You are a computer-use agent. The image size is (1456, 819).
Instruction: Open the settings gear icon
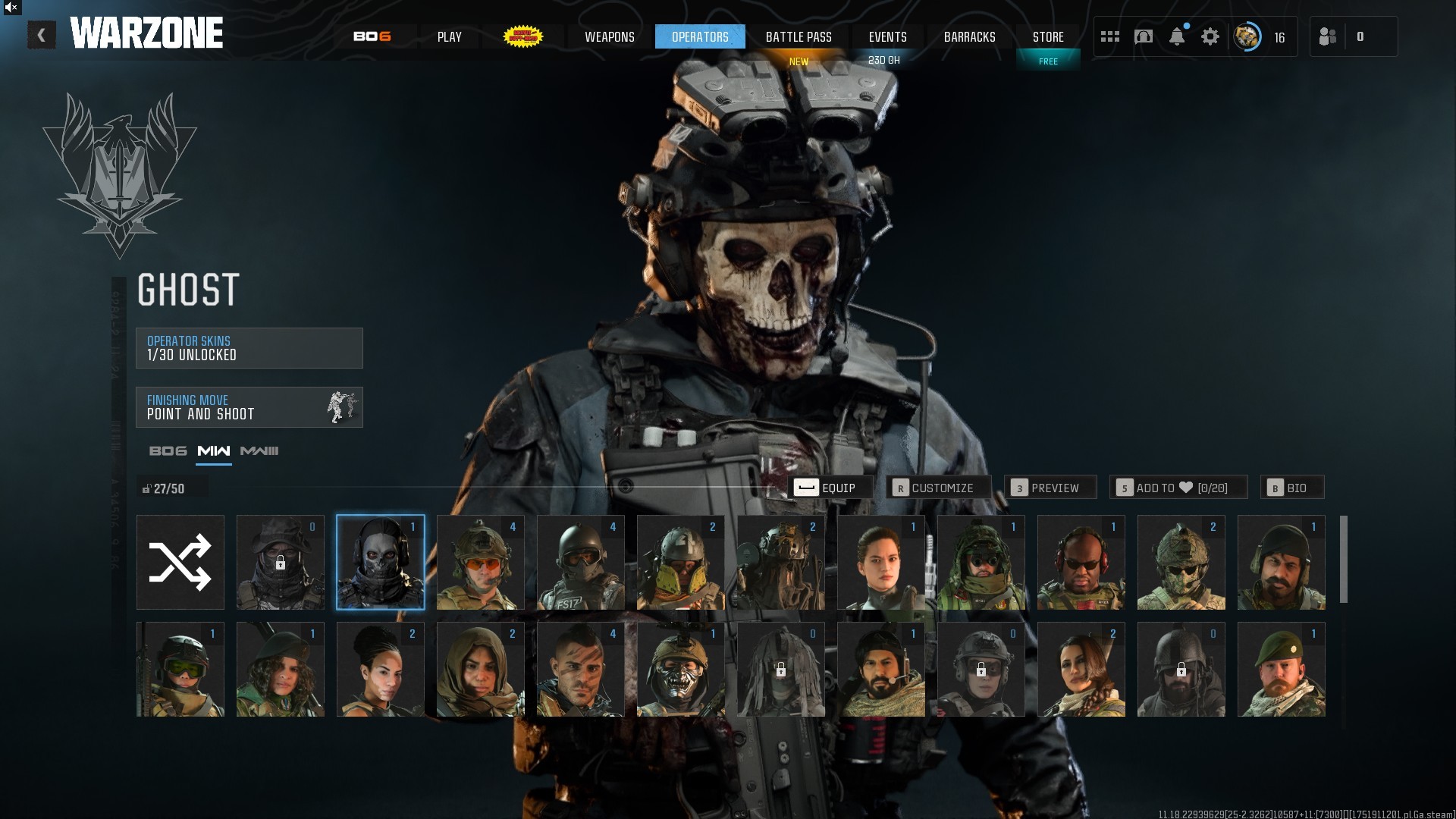tap(1210, 36)
